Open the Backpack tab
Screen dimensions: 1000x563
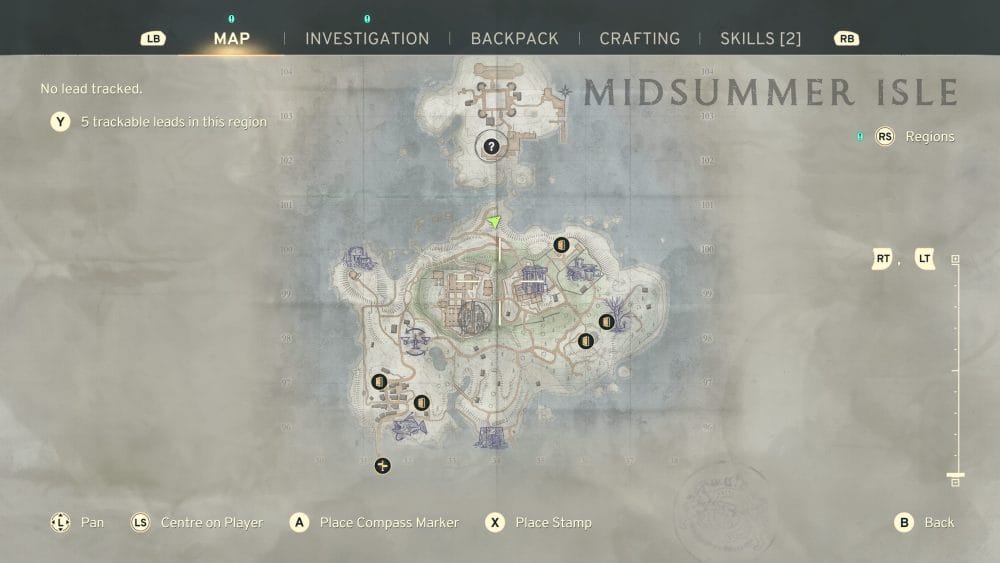coord(514,39)
